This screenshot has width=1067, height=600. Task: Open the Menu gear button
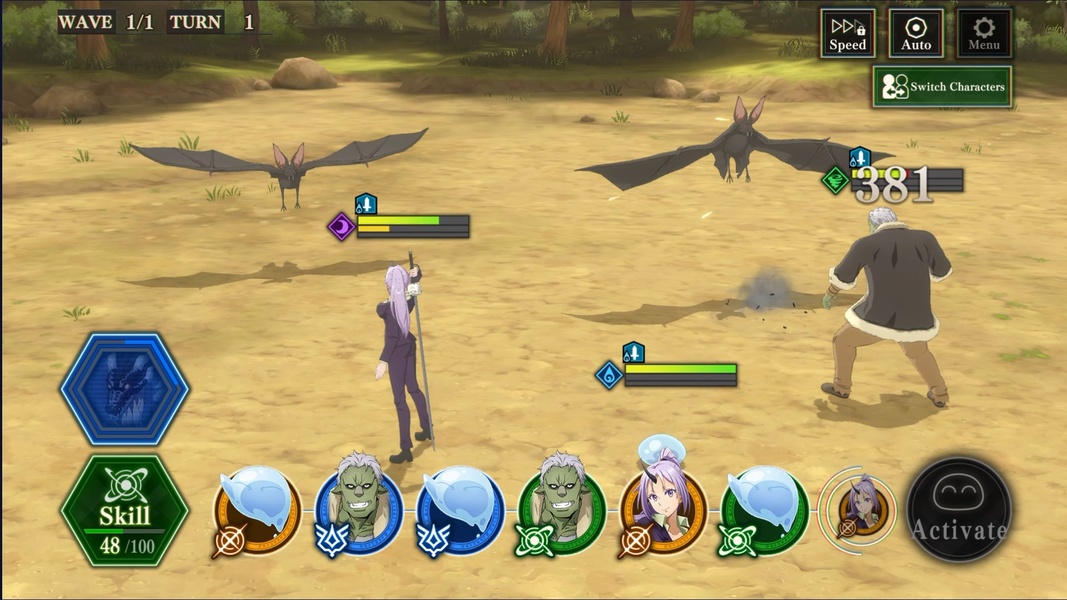coord(984,33)
